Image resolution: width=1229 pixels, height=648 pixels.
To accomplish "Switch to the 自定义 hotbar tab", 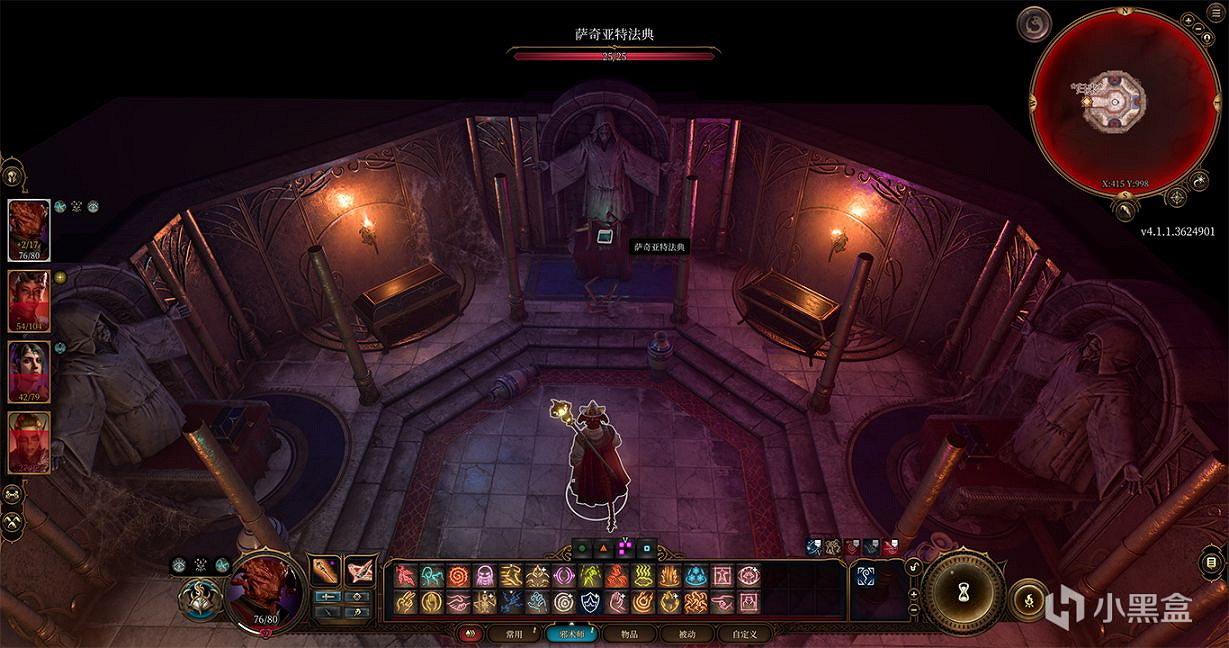I will coord(746,633).
